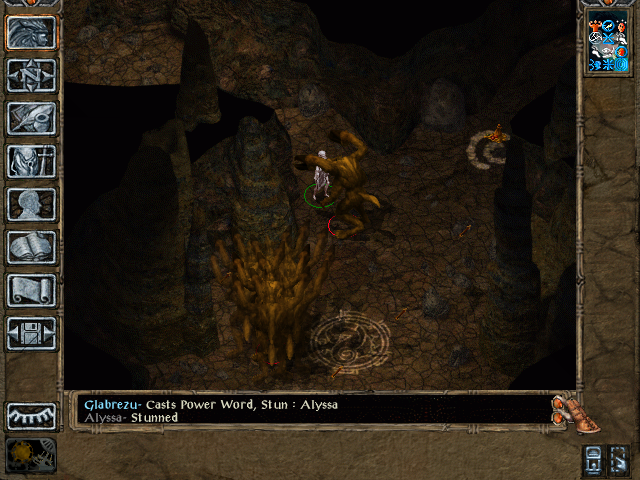Open the area map screen

click(x=31, y=75)
